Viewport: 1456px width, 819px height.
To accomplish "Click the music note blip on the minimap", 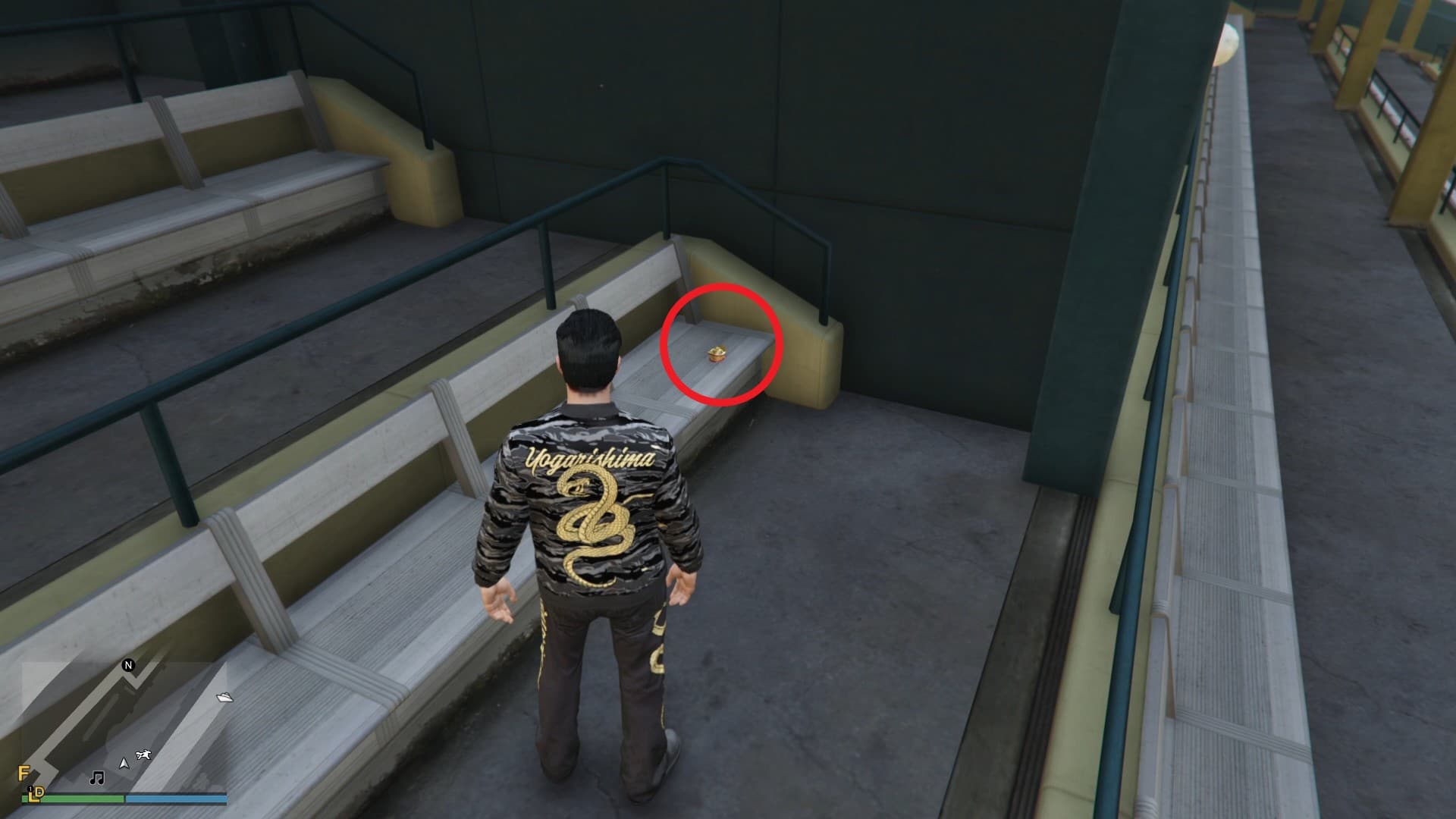I will coord(96,778).
